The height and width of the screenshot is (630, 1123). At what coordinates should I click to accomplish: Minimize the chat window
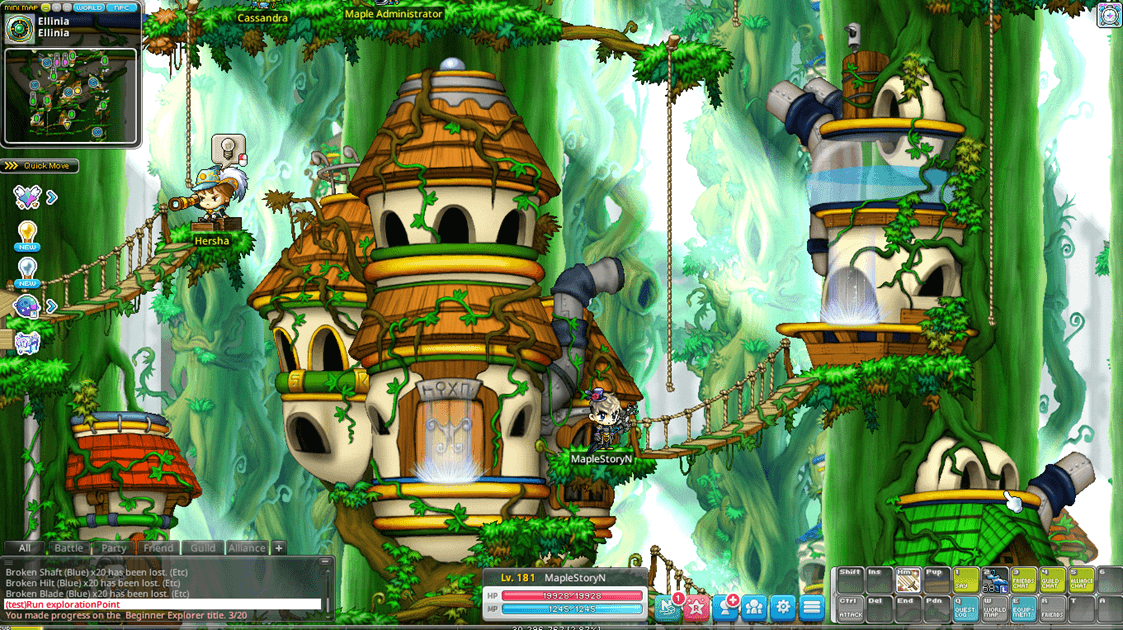coord(326,564)
